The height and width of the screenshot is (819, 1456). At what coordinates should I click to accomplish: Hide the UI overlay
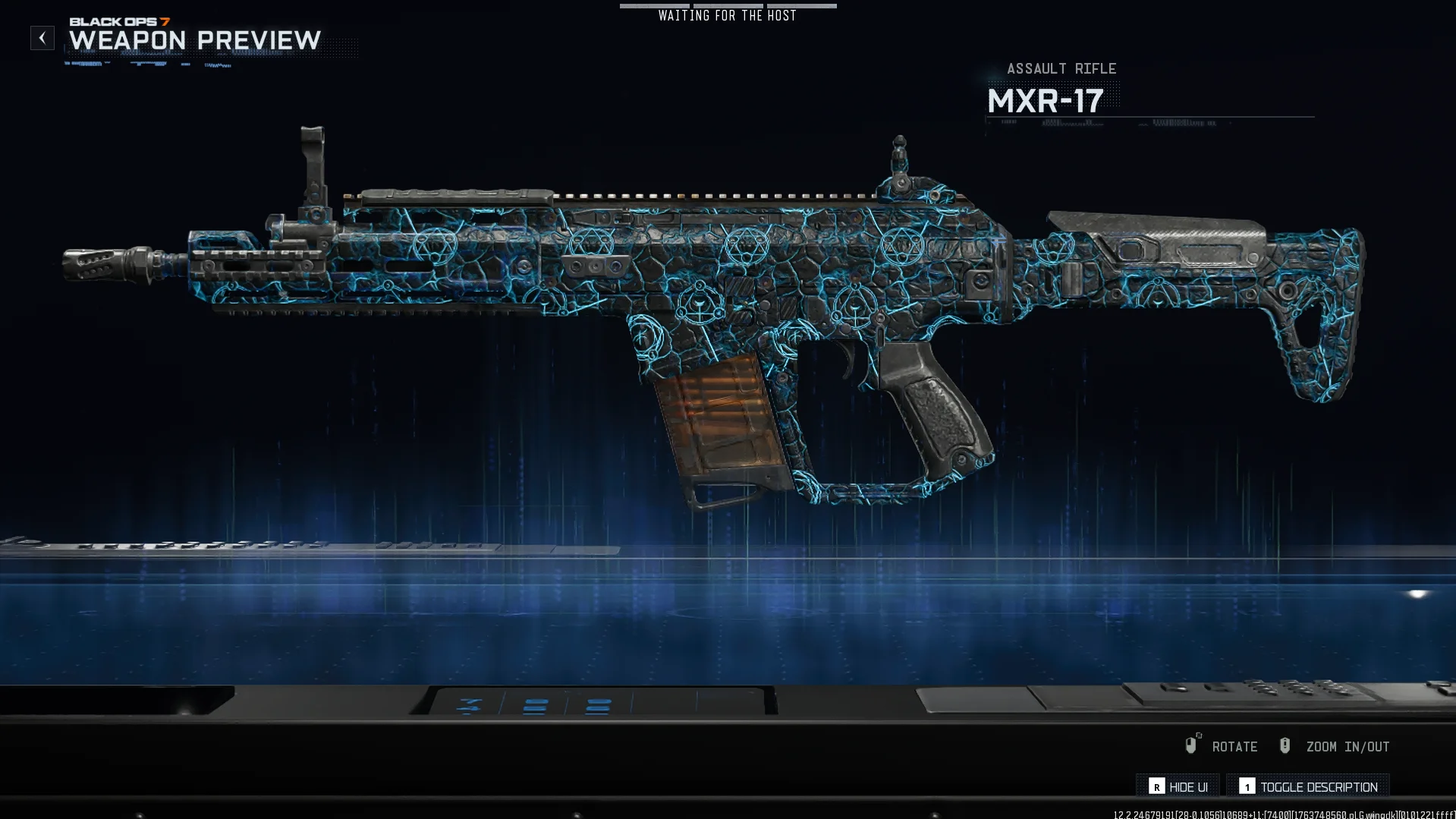pos(1178,786)
